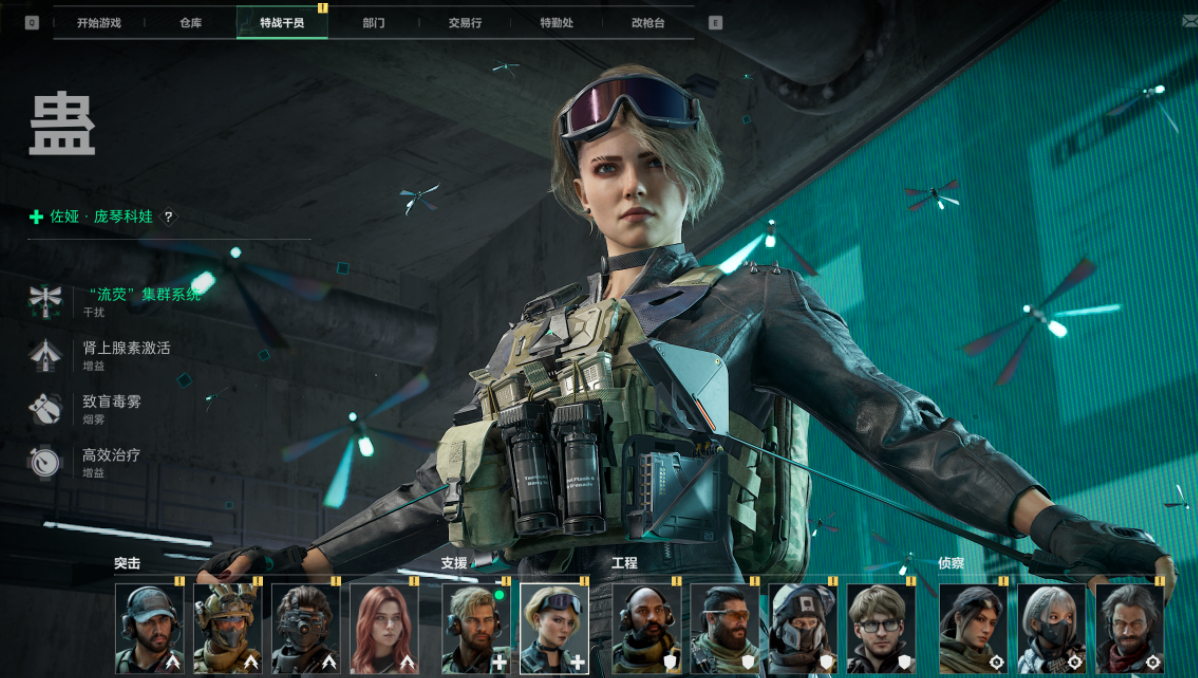Select the young engineer wearing round glasses

pyautogui.click(x=881, y=628)
